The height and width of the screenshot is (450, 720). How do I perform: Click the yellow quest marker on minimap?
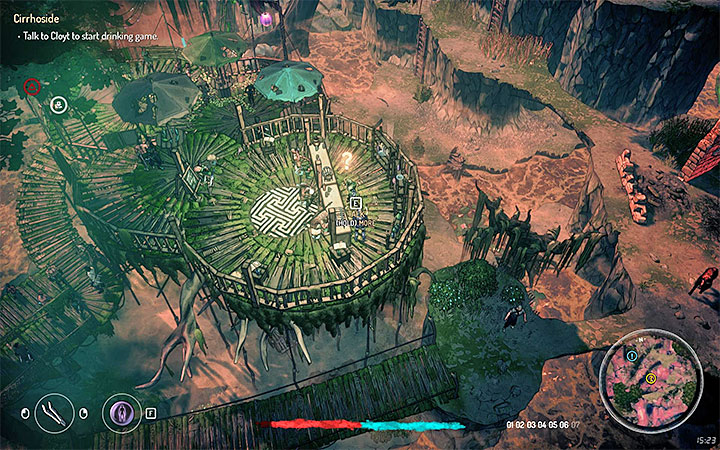(650, 378)
